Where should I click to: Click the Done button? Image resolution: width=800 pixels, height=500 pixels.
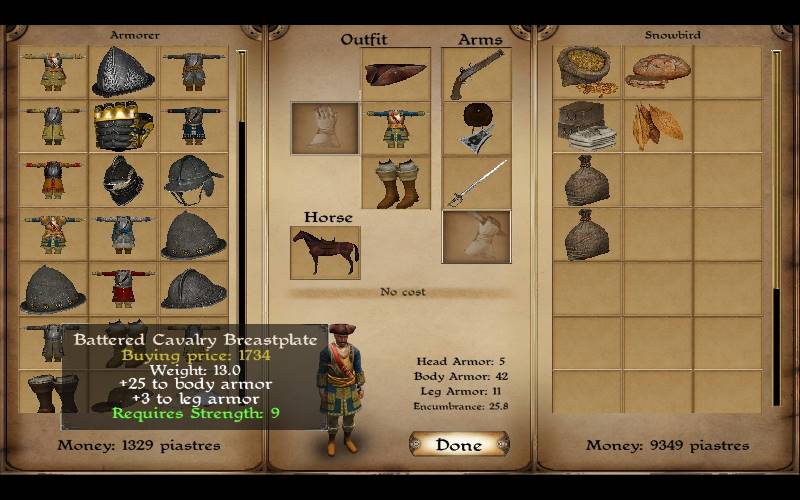pos(459,444)
